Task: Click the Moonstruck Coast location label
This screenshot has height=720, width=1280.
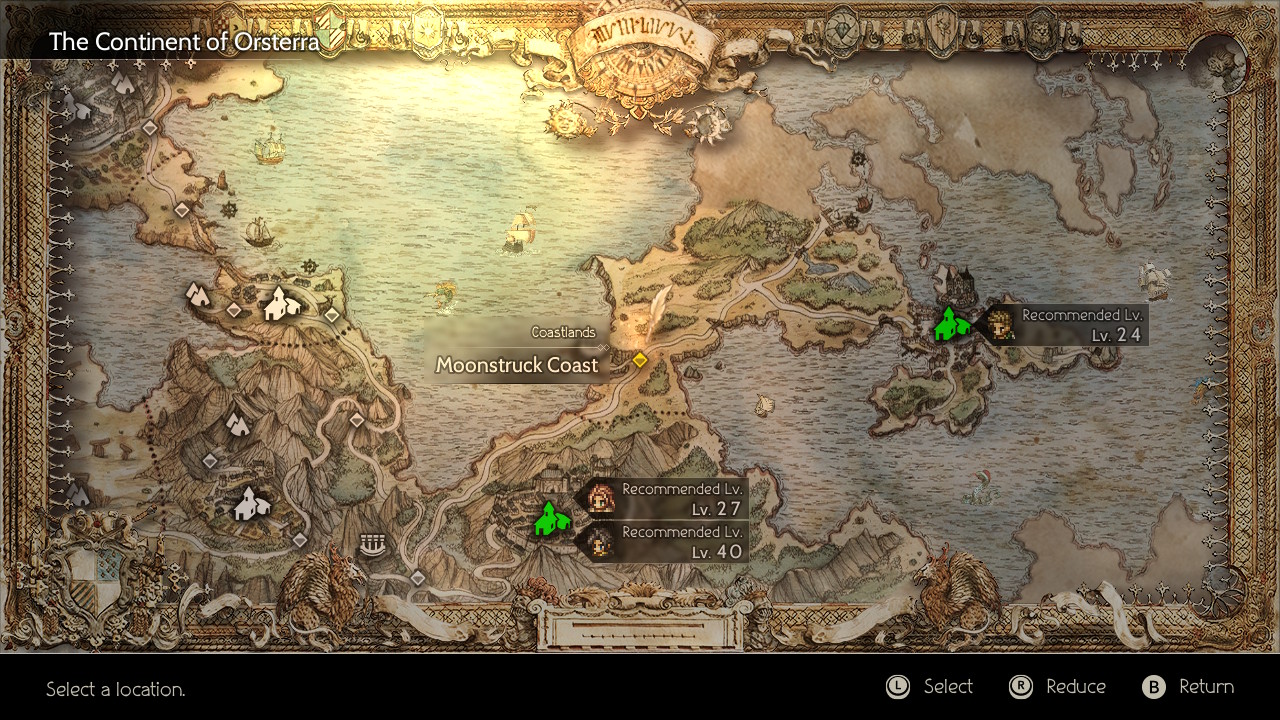Action: click(x=517, y=365)
